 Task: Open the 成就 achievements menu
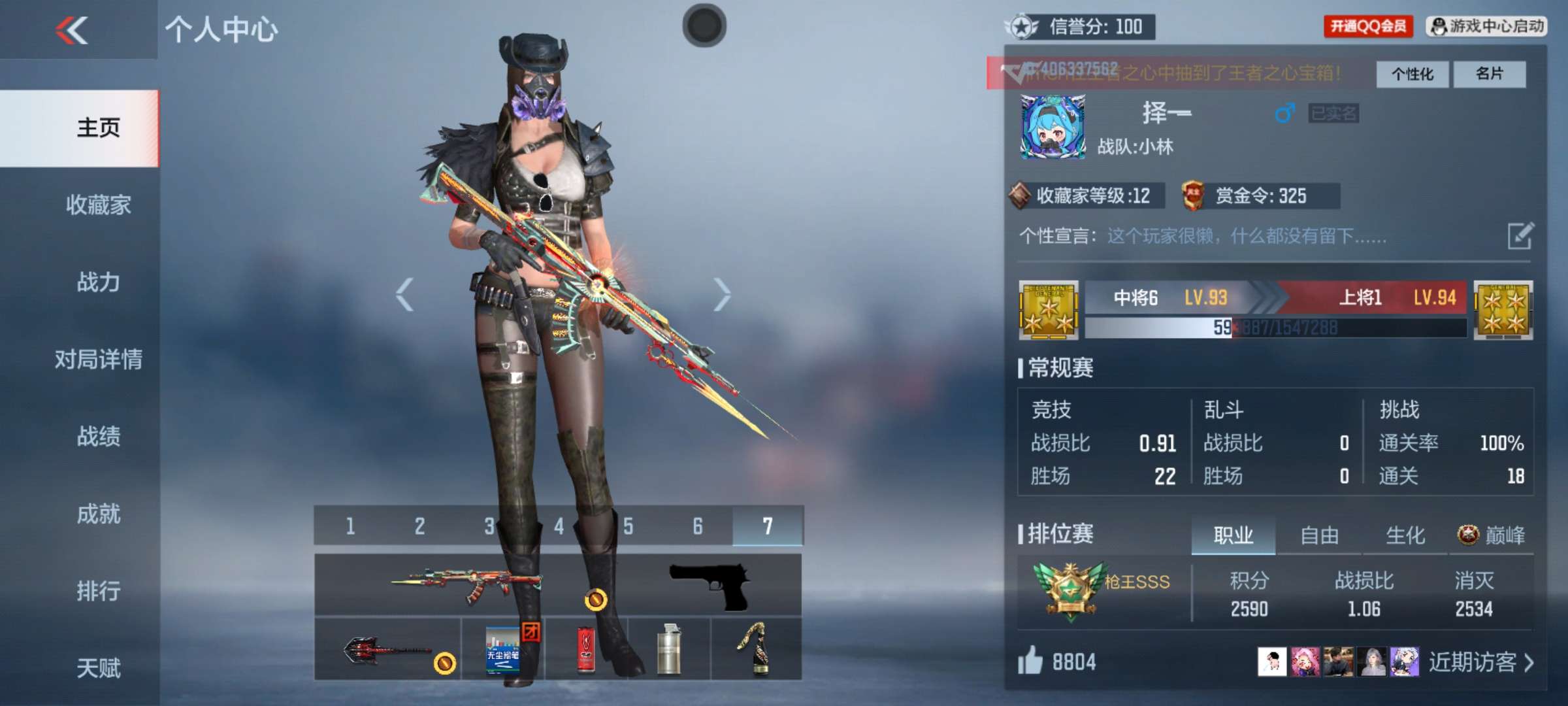coord(98,514)
